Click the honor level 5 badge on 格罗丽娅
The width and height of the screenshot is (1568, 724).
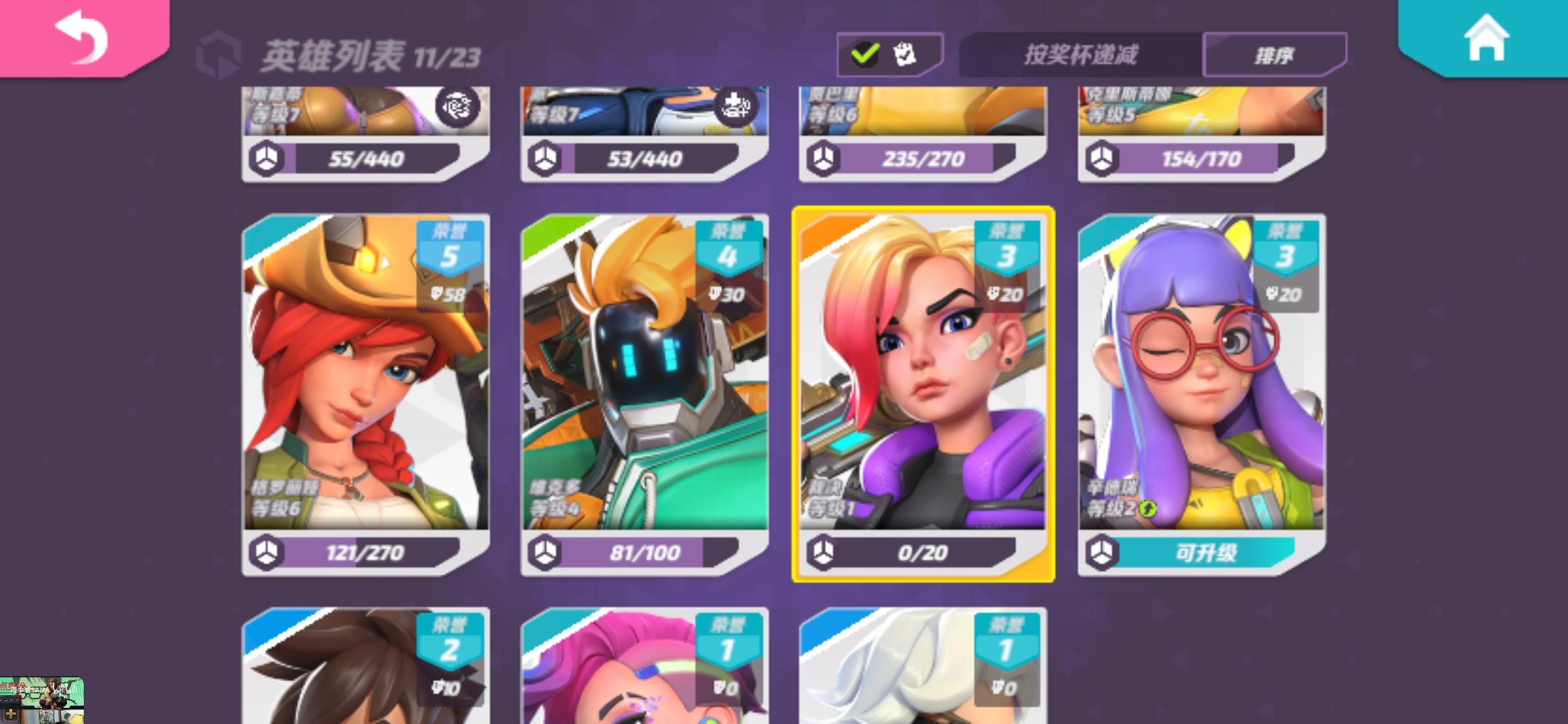450,253
